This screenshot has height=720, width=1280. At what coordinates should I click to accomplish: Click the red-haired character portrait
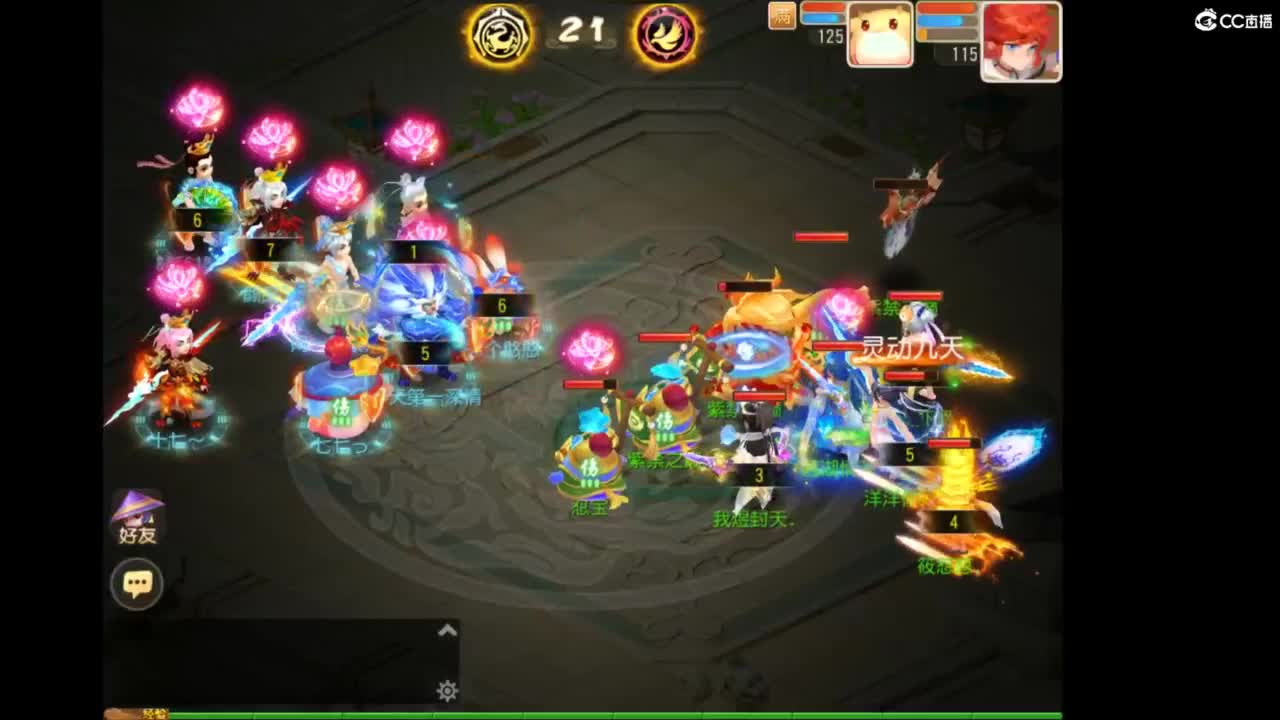[x=1022, y=40]
